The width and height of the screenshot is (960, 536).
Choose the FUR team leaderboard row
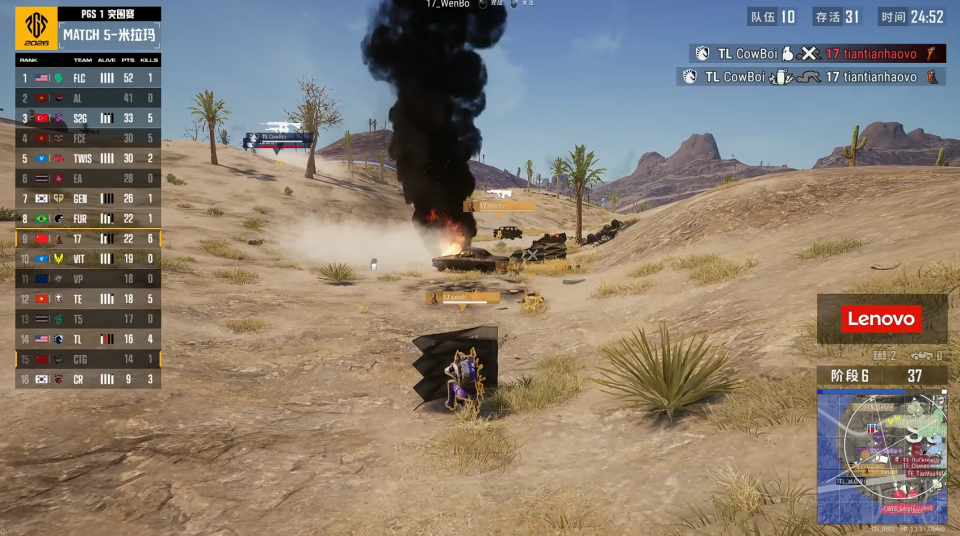[x=88, y=218]
